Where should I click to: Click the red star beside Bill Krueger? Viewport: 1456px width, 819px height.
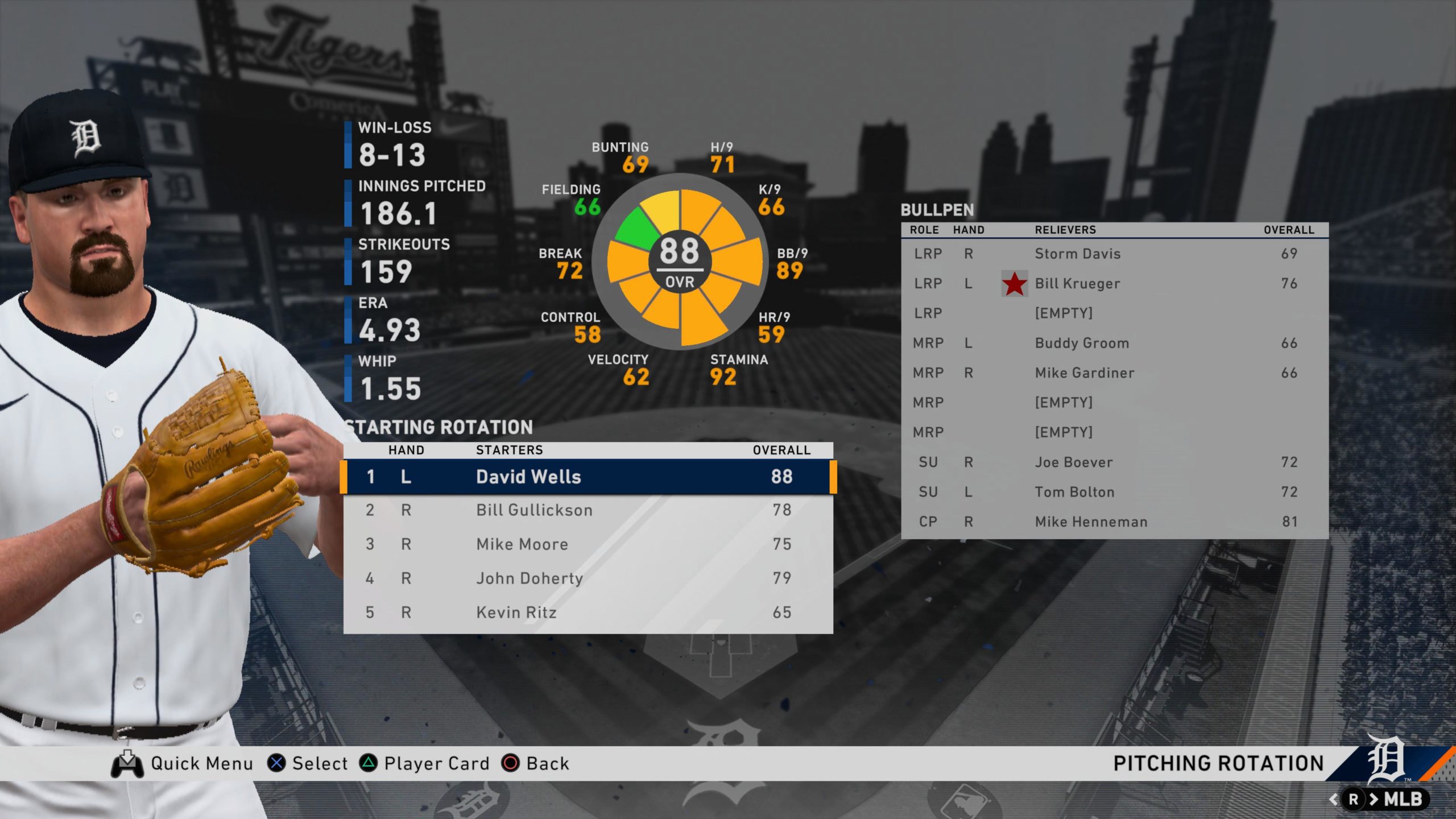tap(1014, 284)
